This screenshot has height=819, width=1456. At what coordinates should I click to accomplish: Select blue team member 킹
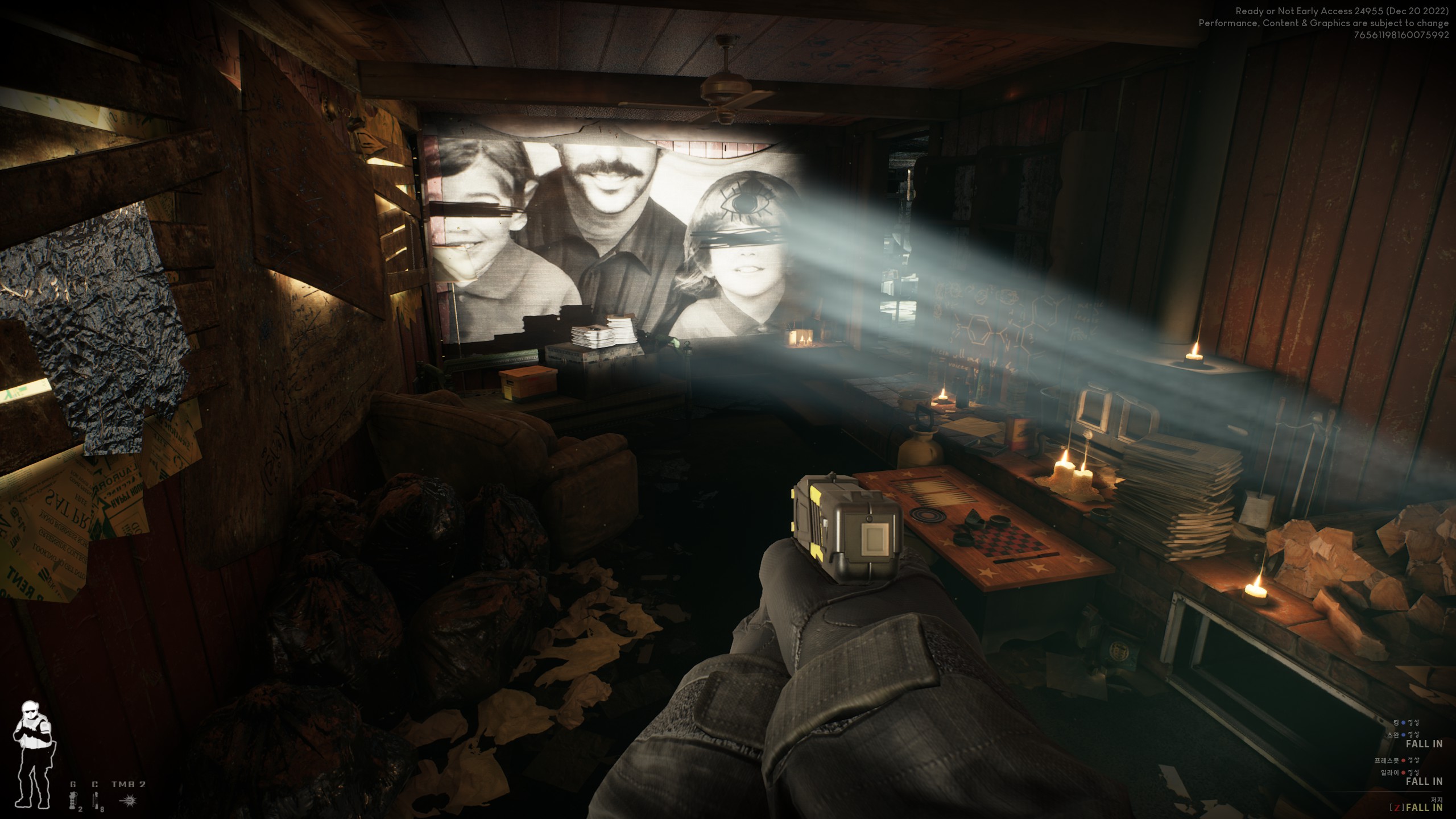(x=1395, y=722)
